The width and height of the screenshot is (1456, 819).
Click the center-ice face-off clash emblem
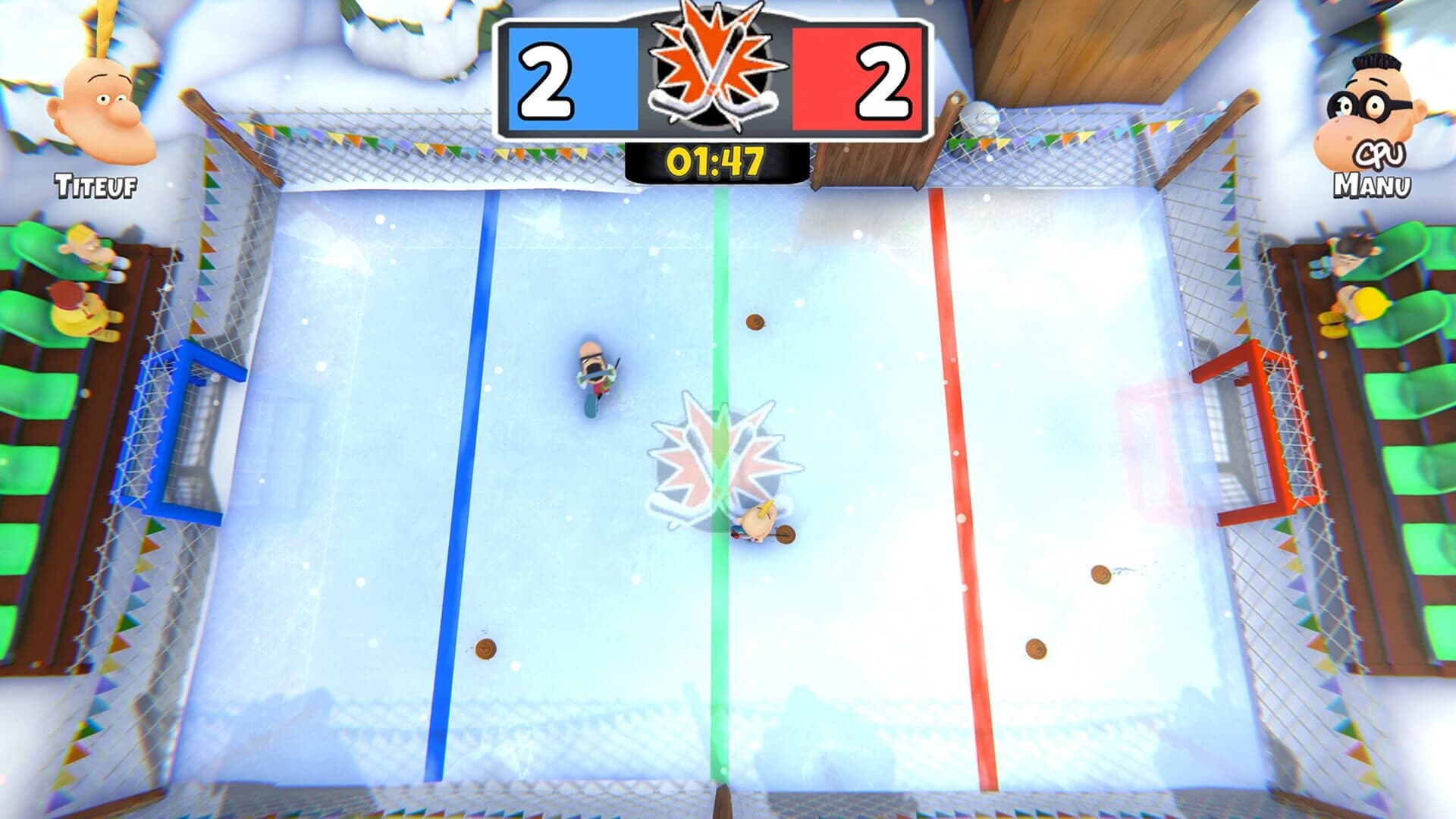pyautogui.click(x=720, y=447)
